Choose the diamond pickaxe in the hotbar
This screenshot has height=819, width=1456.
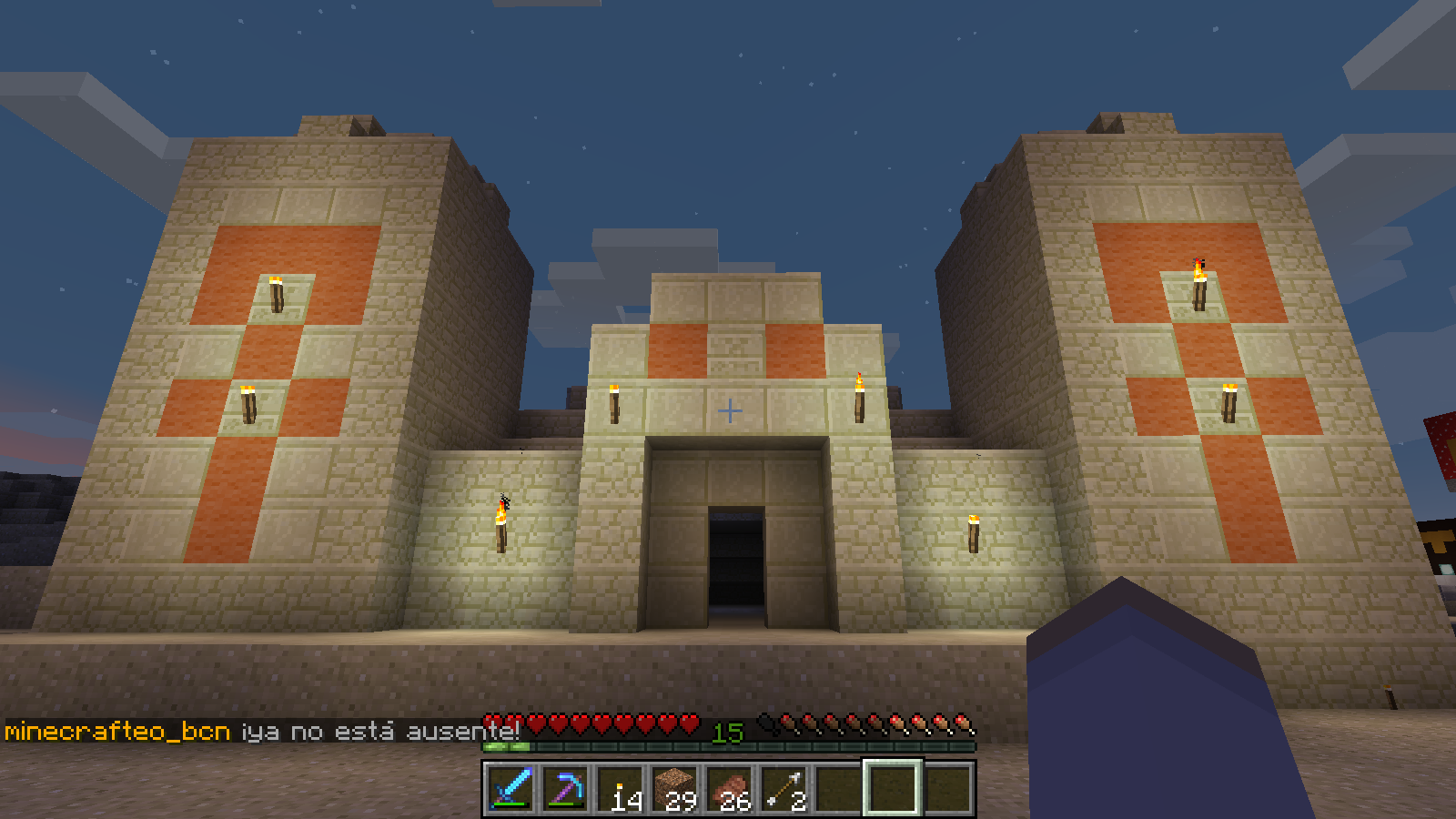[x=565, y=788]
